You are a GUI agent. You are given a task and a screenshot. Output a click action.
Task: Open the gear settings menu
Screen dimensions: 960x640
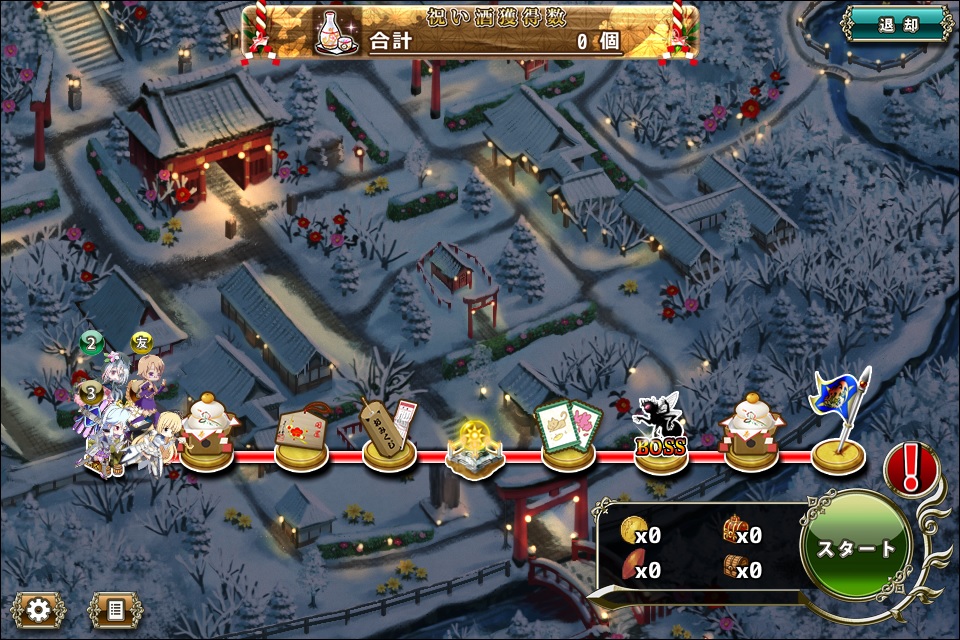[40, 609]
